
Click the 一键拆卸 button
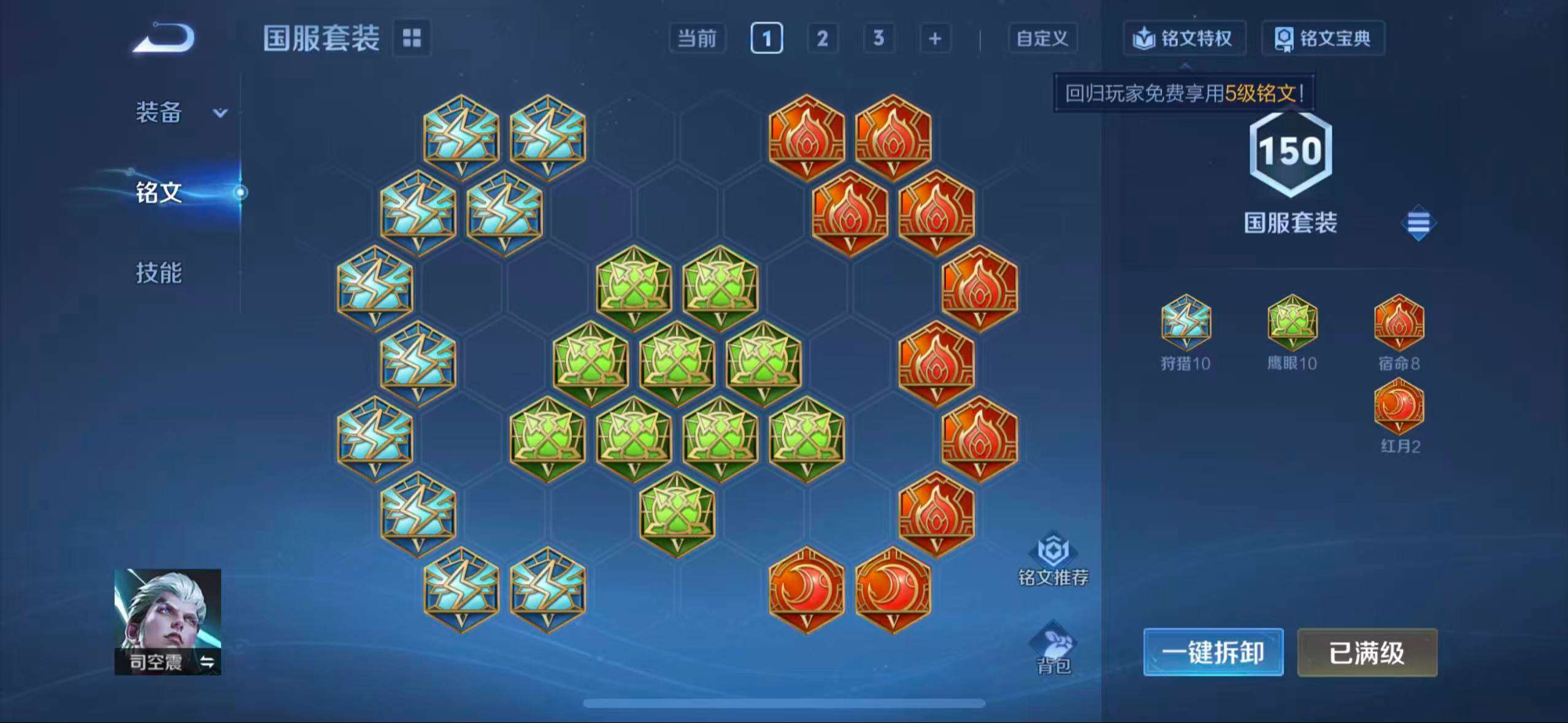click(x=1213, y=652)
